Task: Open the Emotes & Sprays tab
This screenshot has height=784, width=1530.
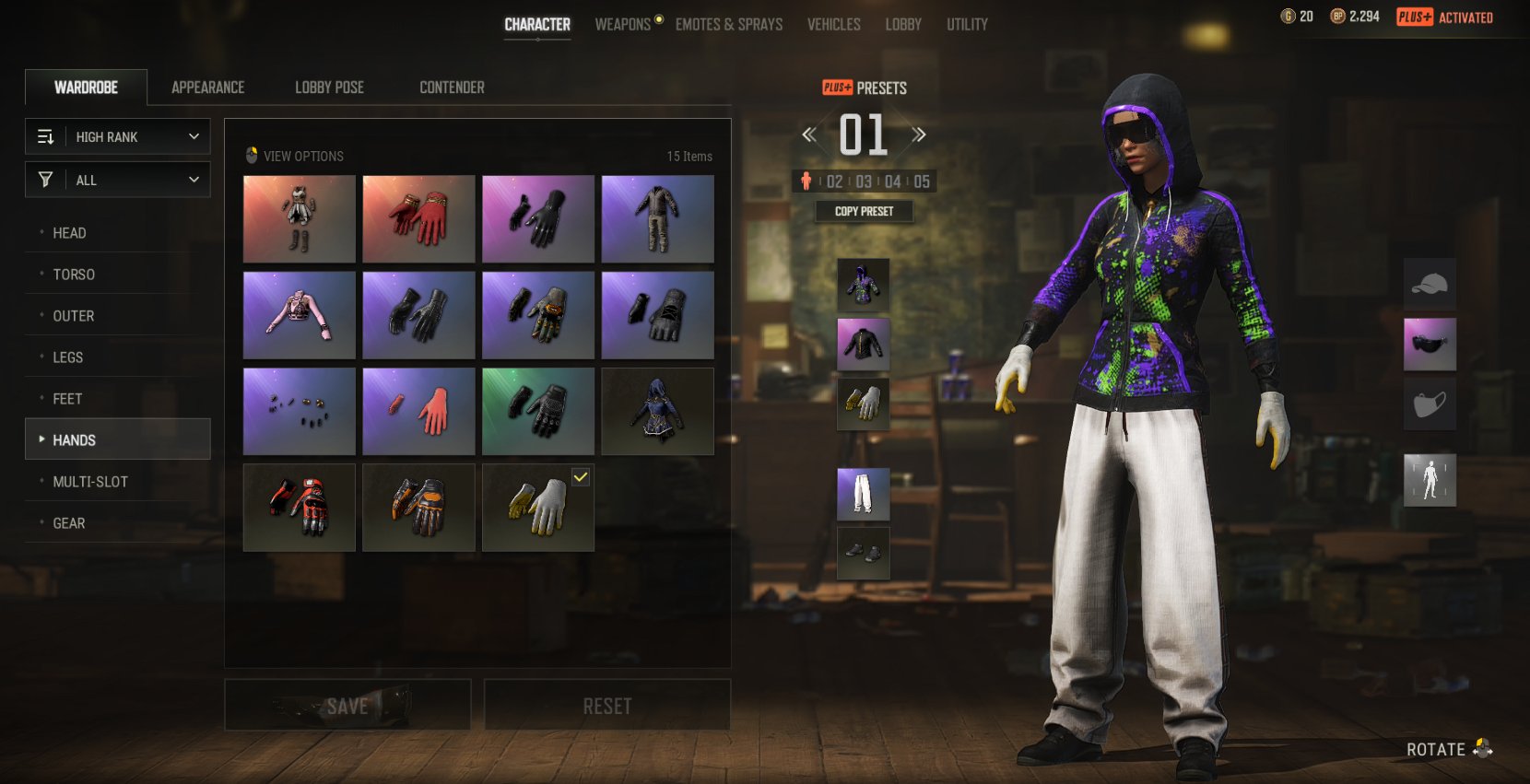Action: coord(729,25)
